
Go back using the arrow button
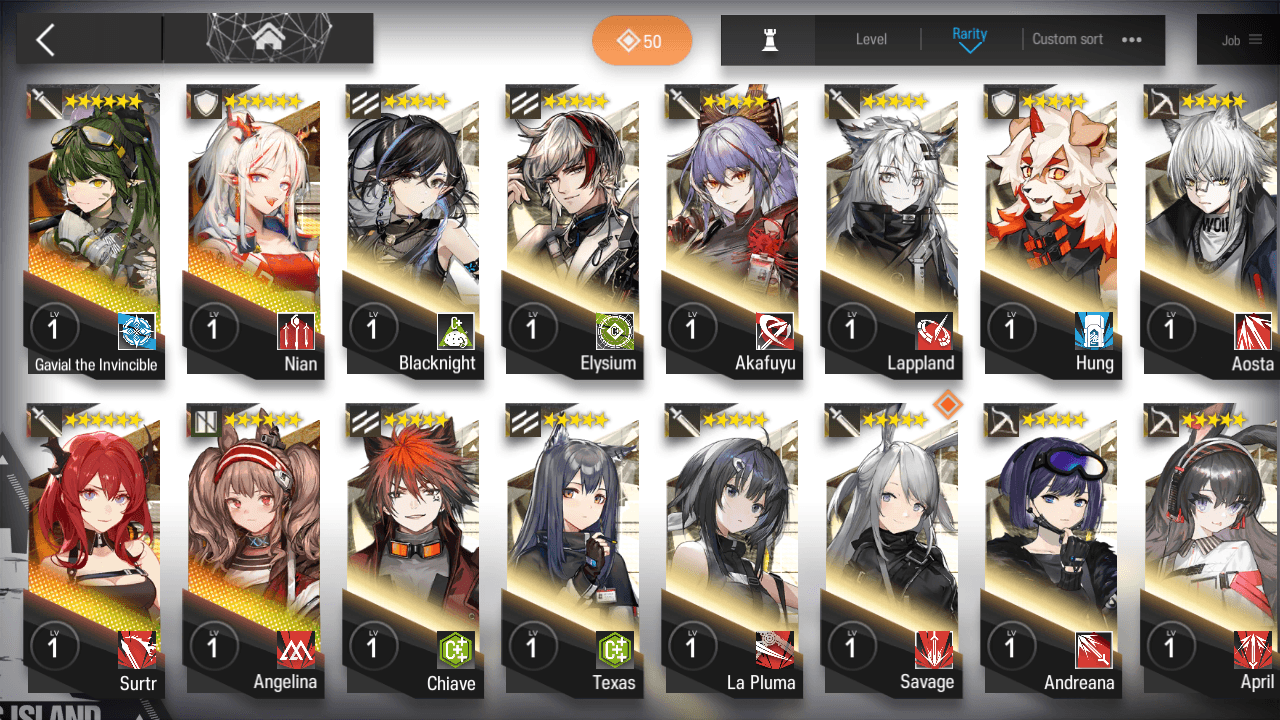(x=46, y=40)
